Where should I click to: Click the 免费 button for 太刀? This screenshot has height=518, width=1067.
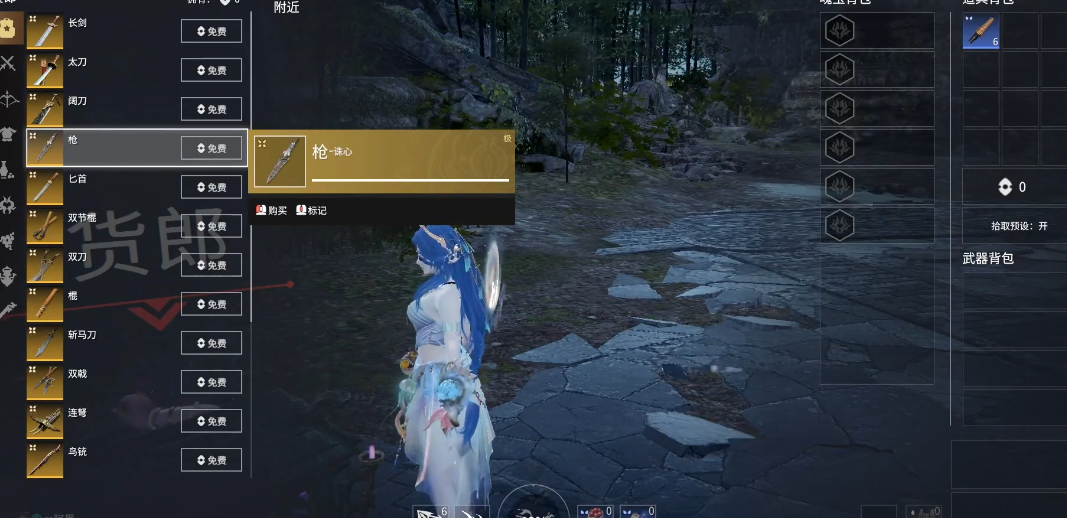click(x=211, y=70)
